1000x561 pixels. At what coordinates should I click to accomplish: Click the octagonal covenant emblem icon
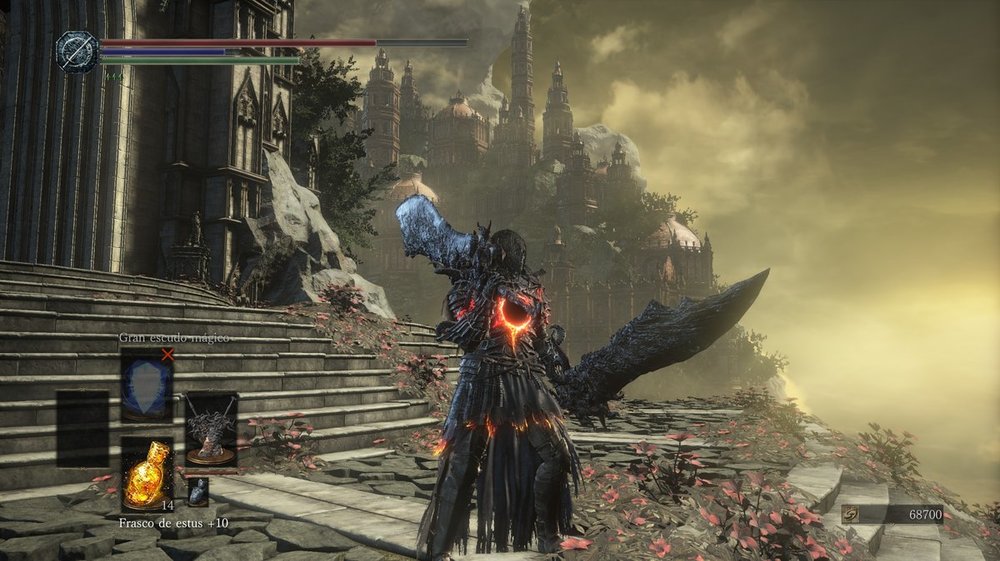tap(76, 51)
